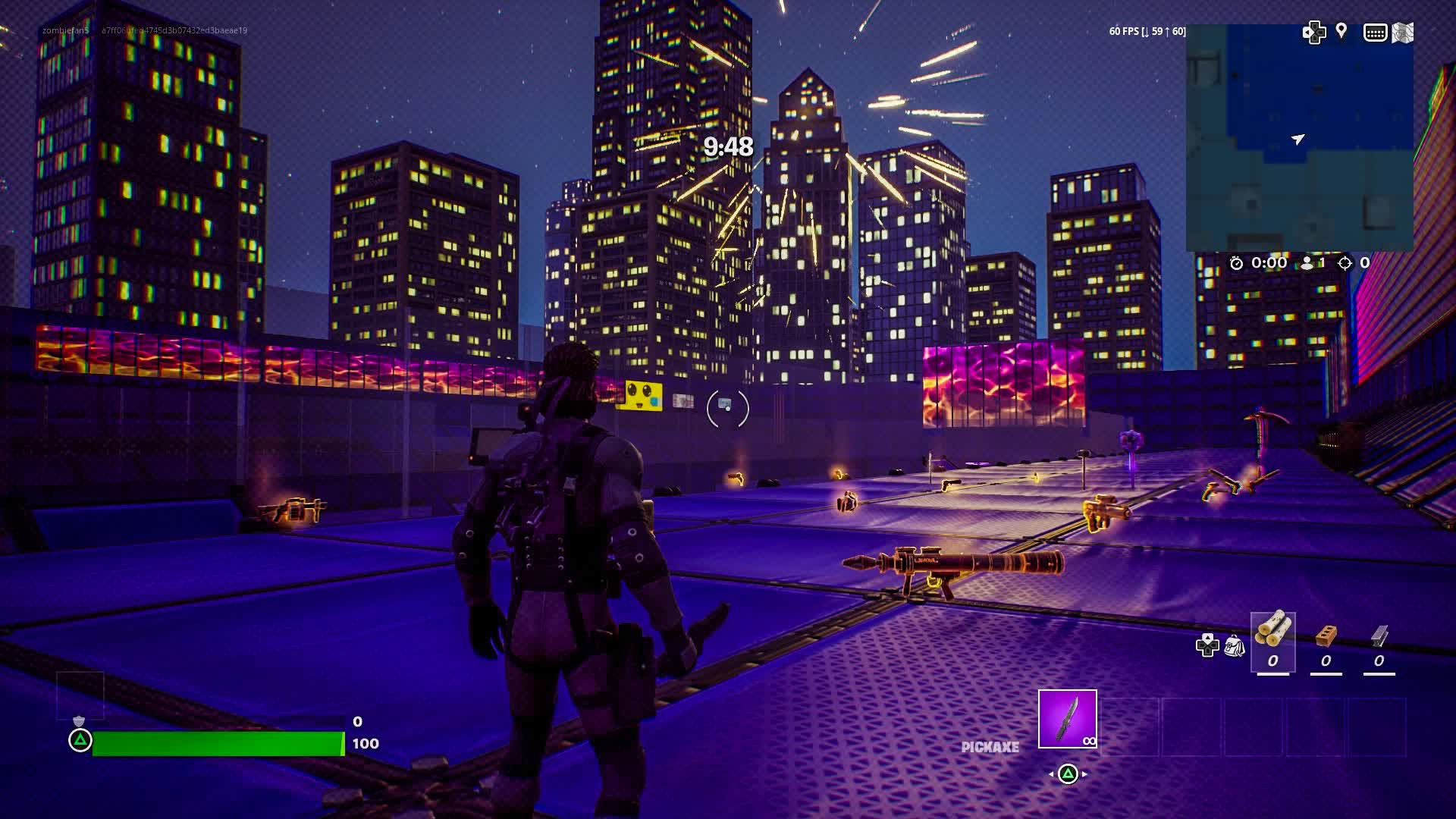Click the backpack inventory icon
1456x819 pixels.
[x=1235, y=647]
